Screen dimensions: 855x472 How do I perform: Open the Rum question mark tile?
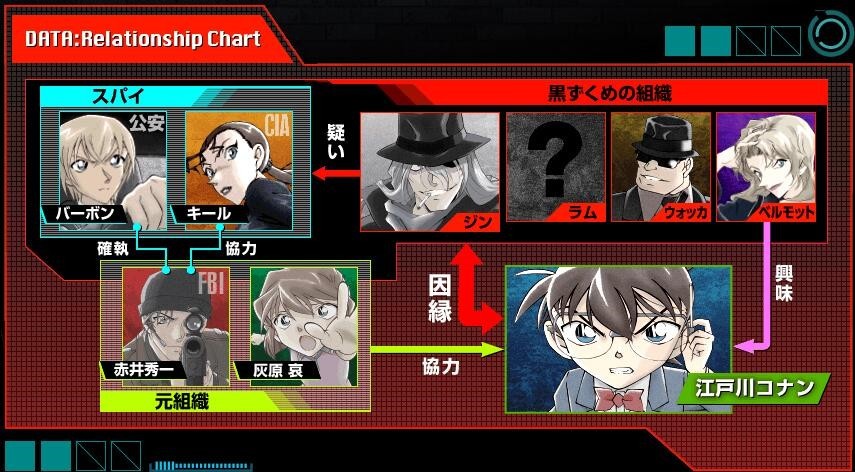tap(555, 165)
